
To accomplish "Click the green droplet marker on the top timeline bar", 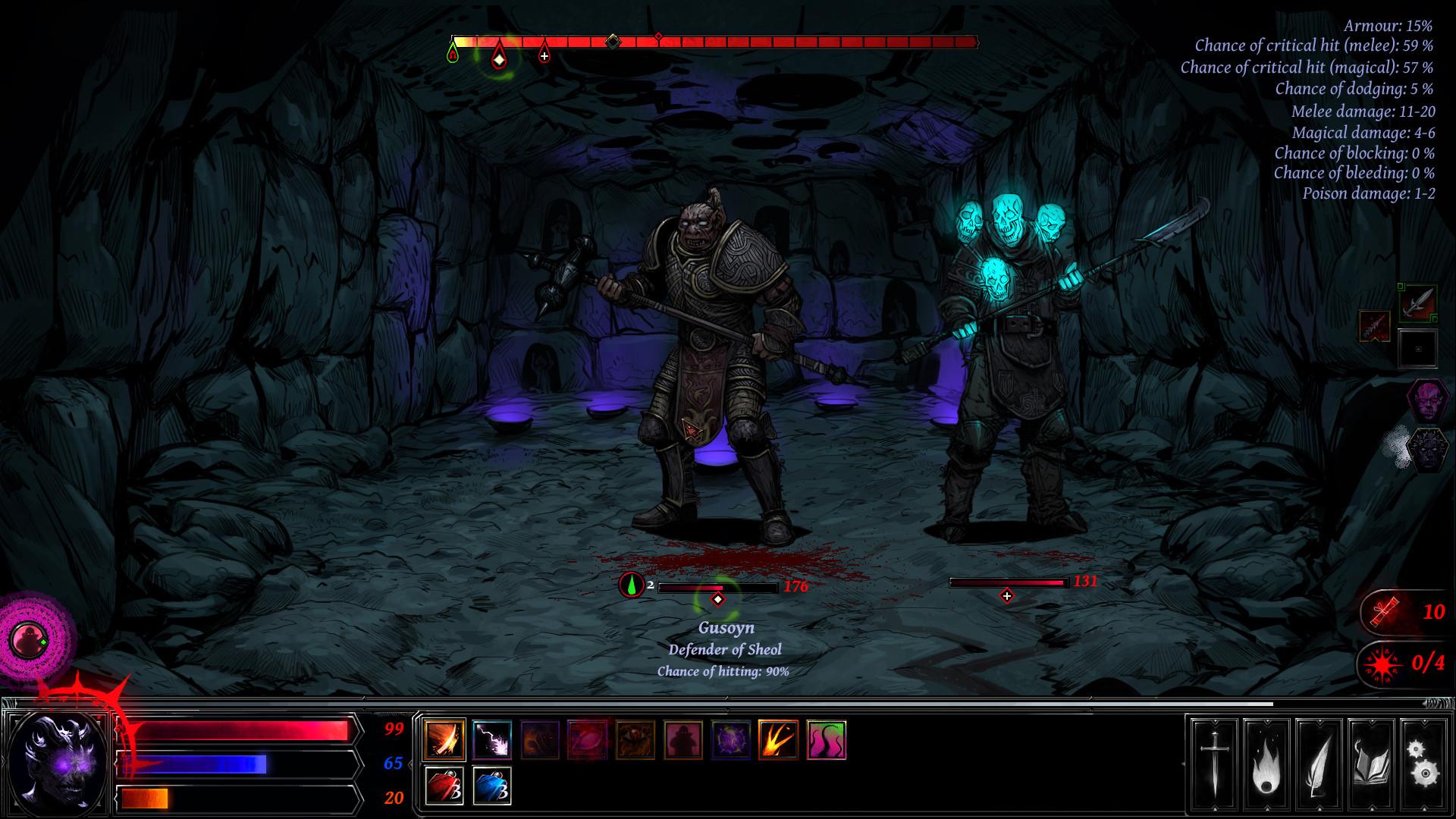I will click(x=453, y=53).
